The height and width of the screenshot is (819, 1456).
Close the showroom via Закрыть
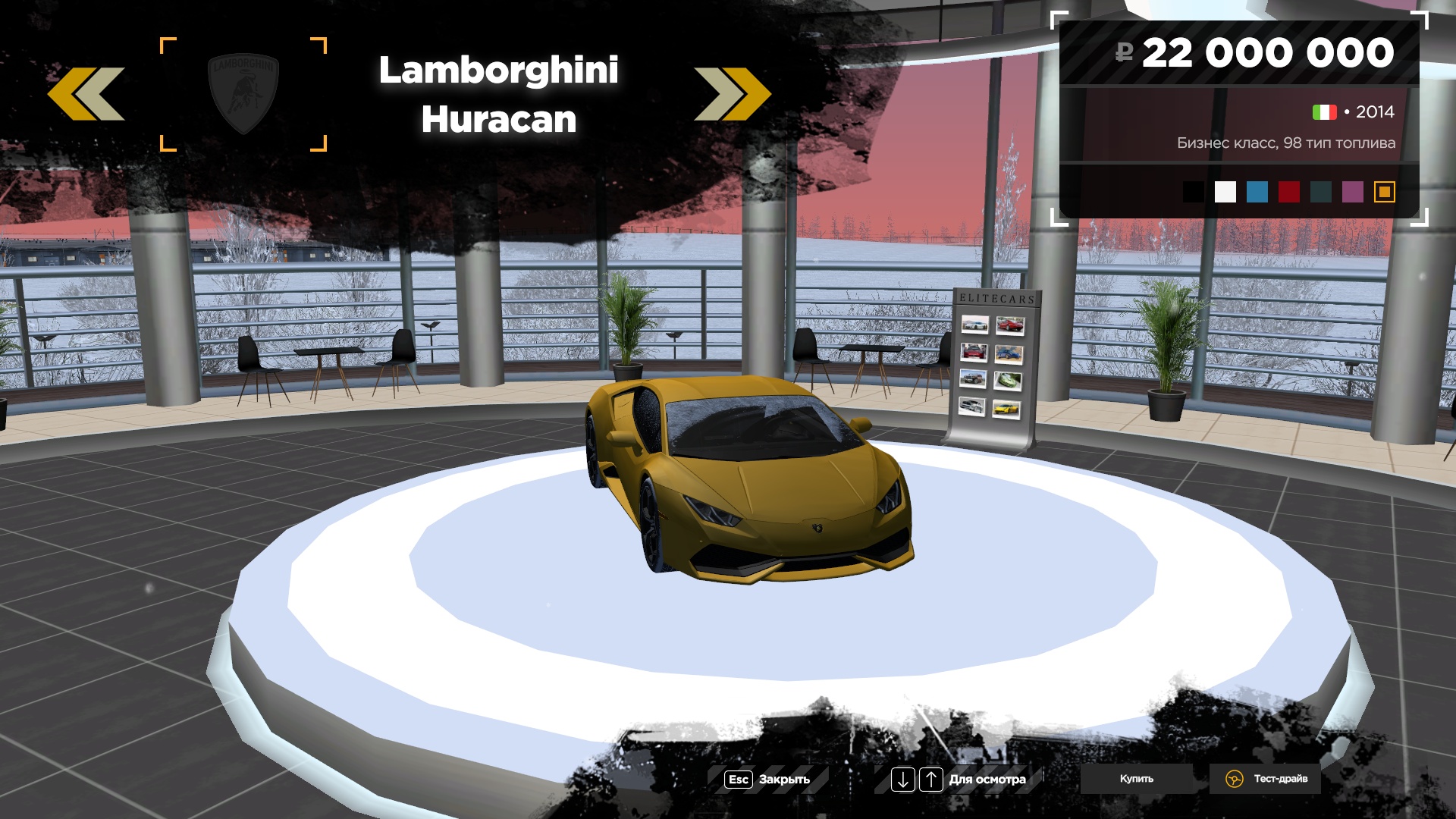tap(767, 780)
